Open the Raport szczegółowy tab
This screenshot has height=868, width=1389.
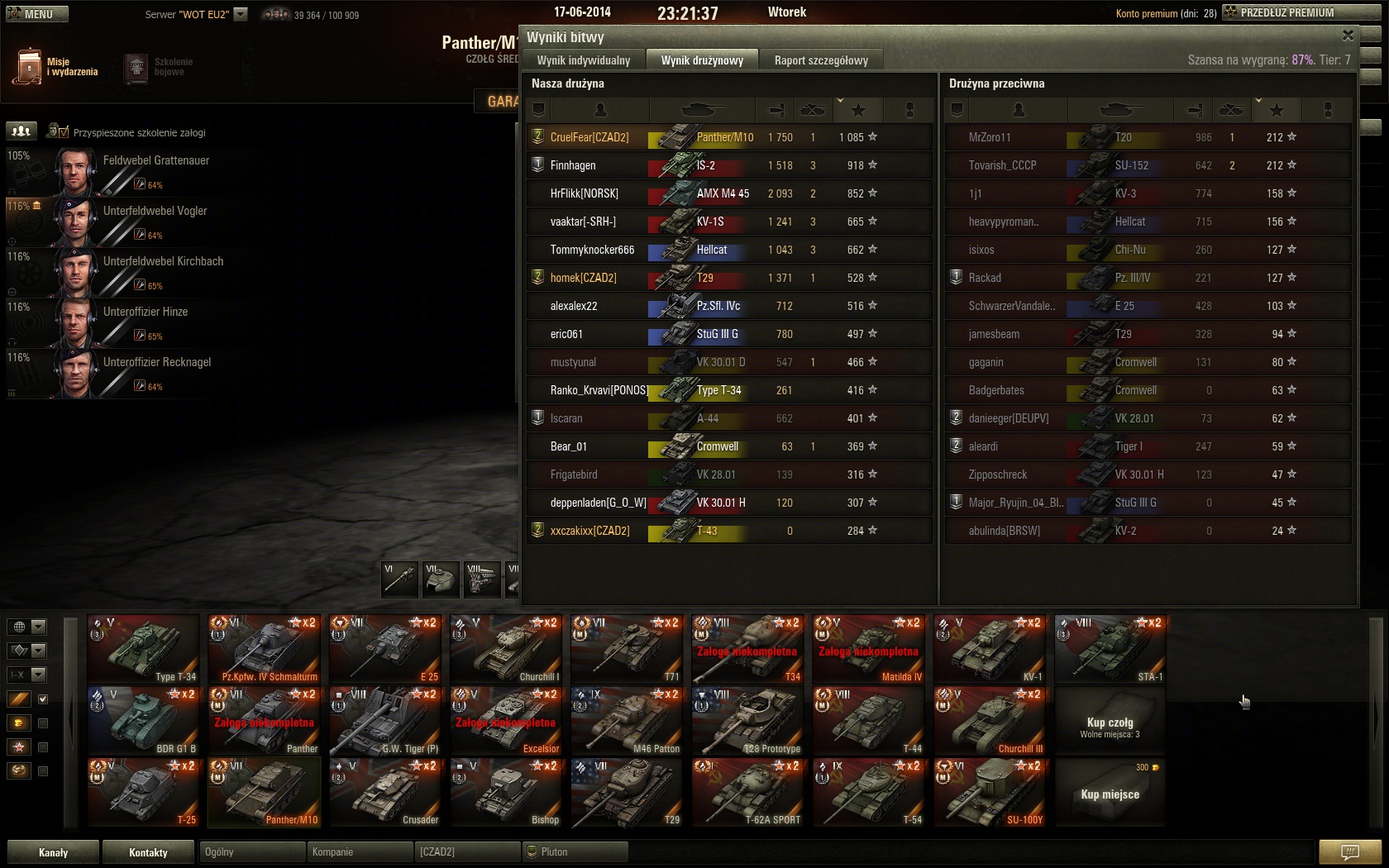pyautogui.click(x=820, y=60)
